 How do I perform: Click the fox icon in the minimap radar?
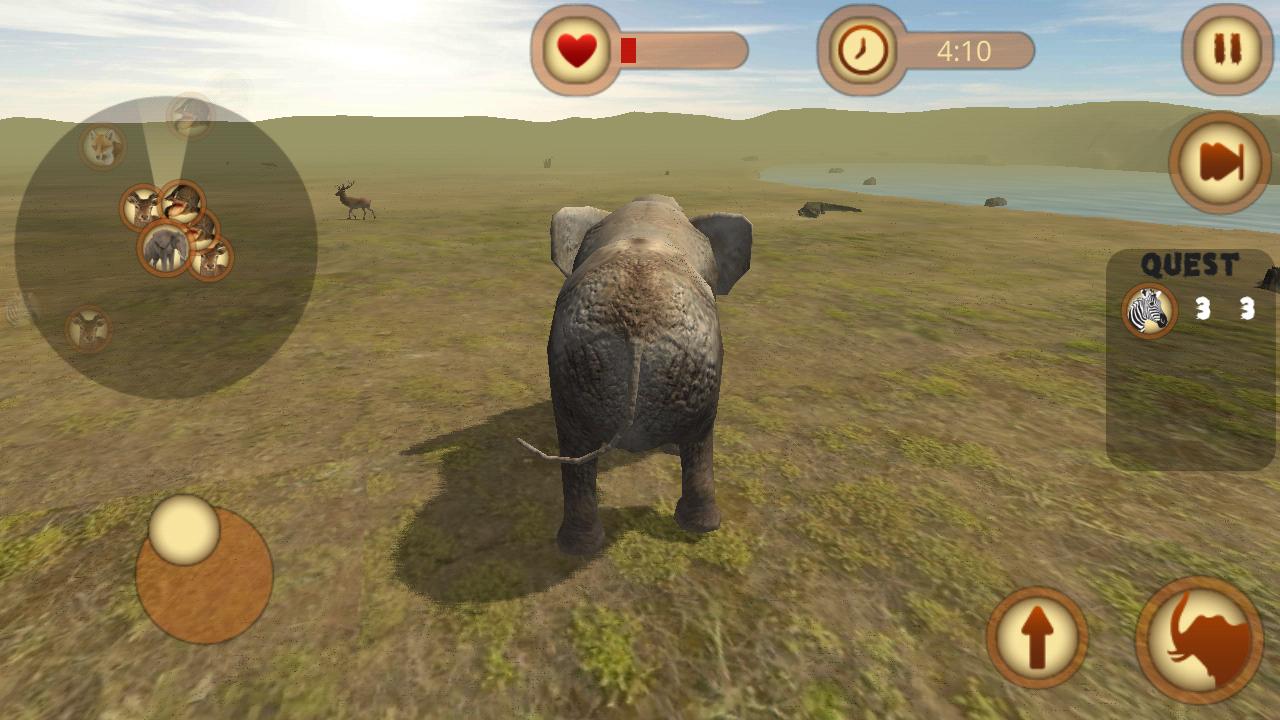coord(100,146)
